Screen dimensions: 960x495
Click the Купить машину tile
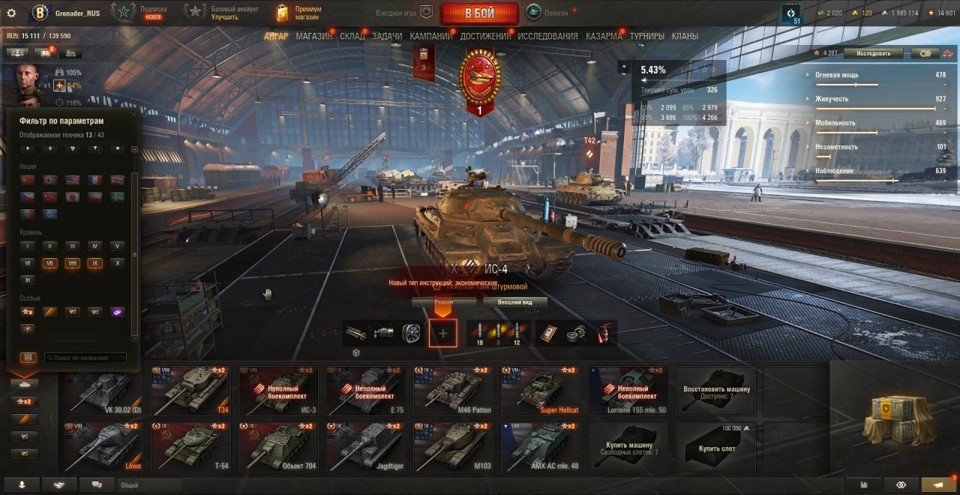627,445
